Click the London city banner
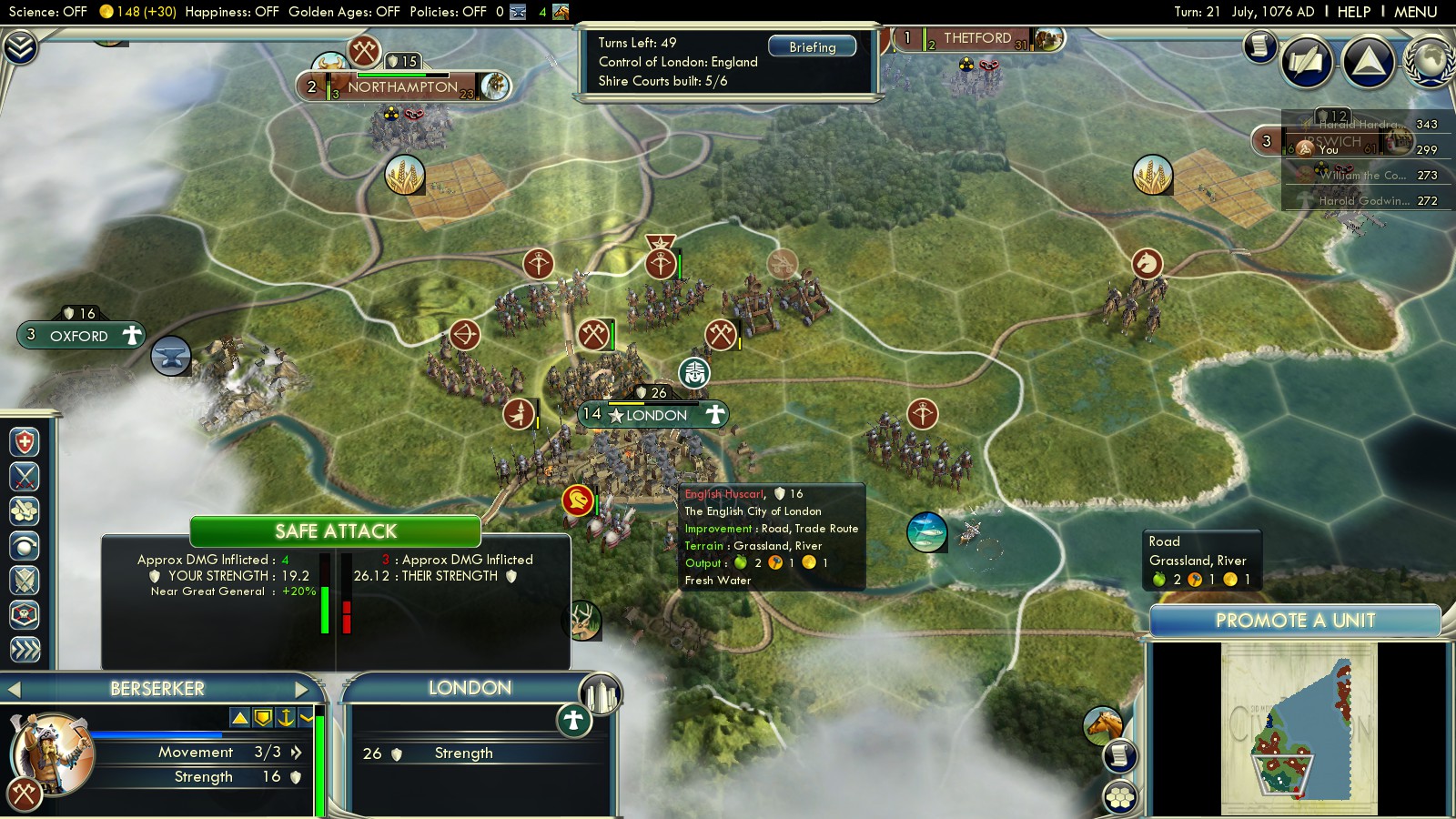This screenshot has width=1456, height=819. [x=655, y=415]
